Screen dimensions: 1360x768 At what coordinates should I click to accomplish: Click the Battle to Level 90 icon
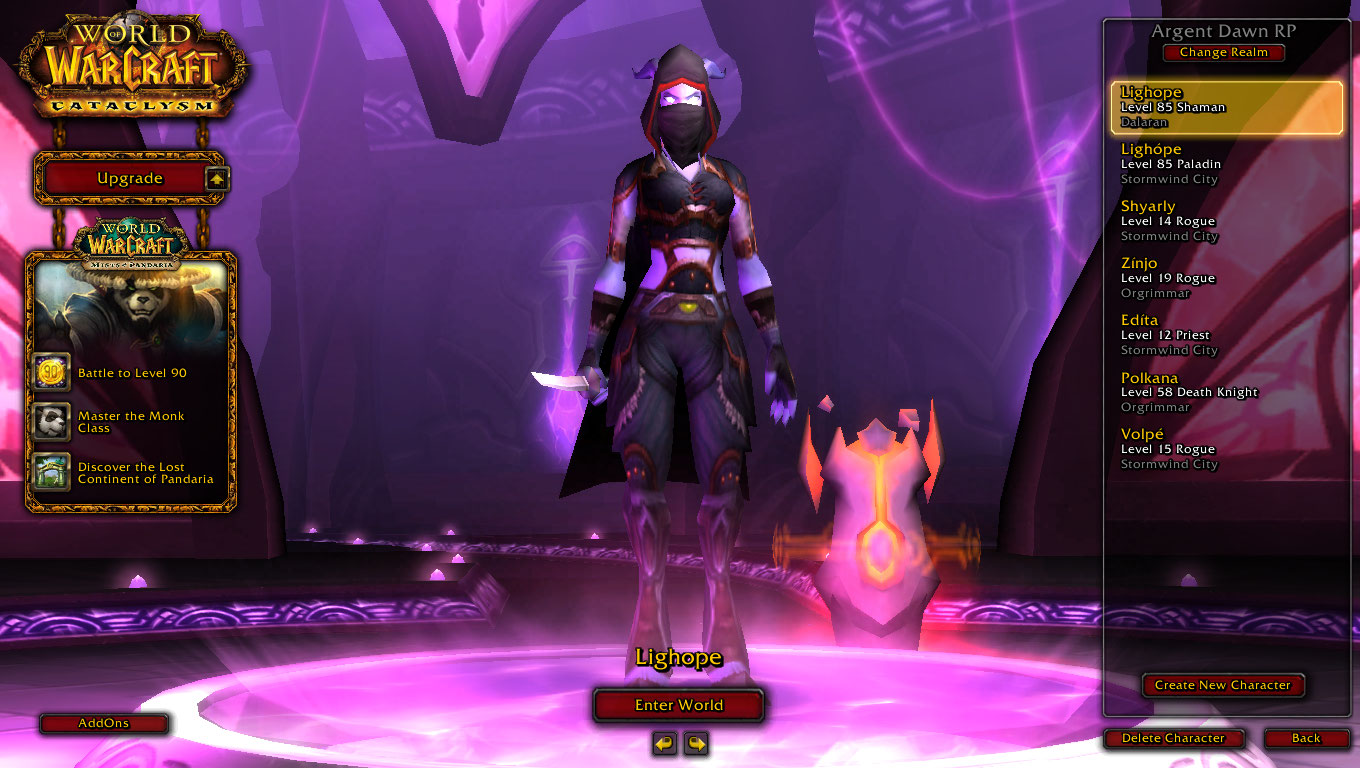point(51,373)
